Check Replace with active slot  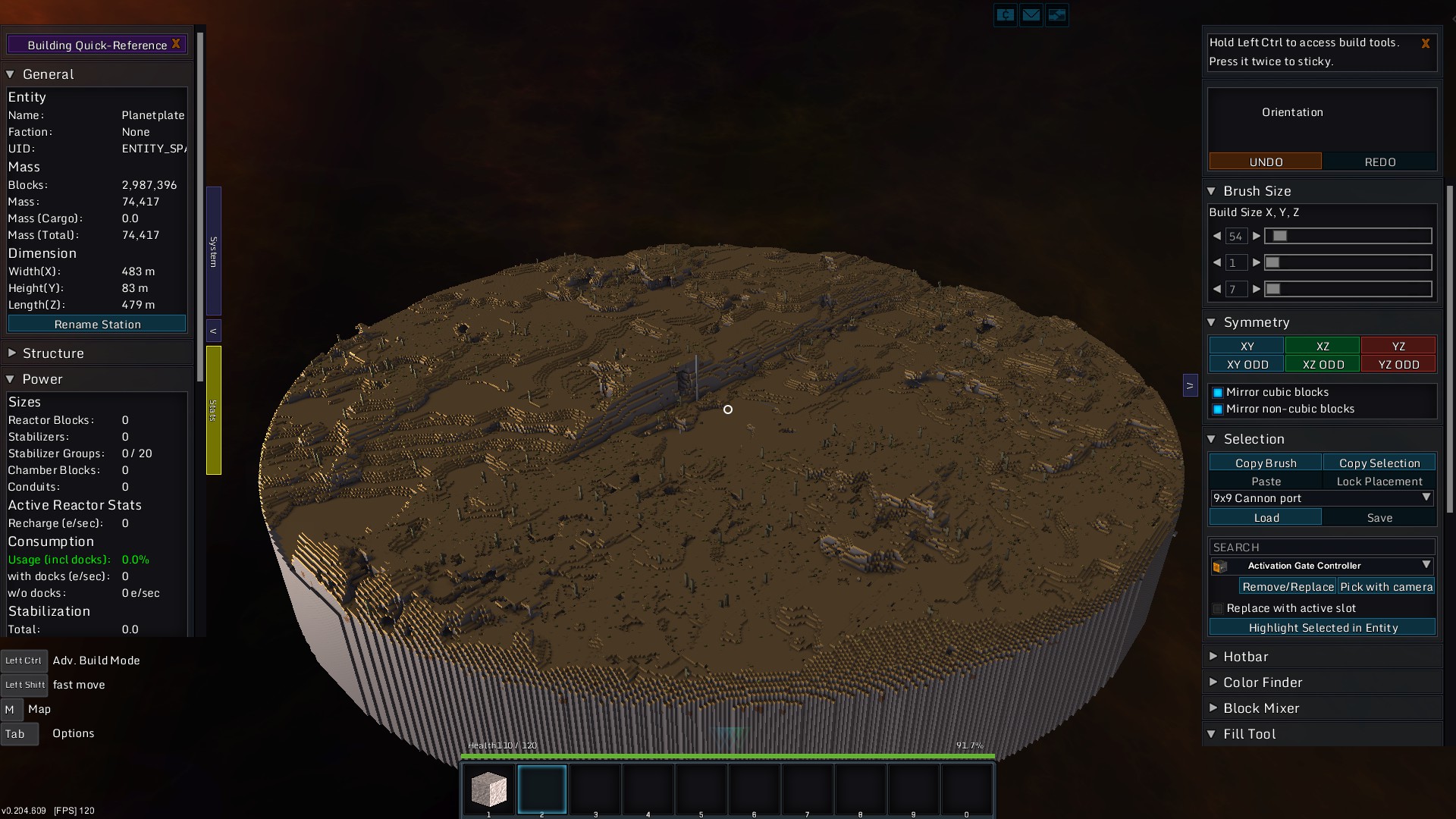pos(1218,608)
